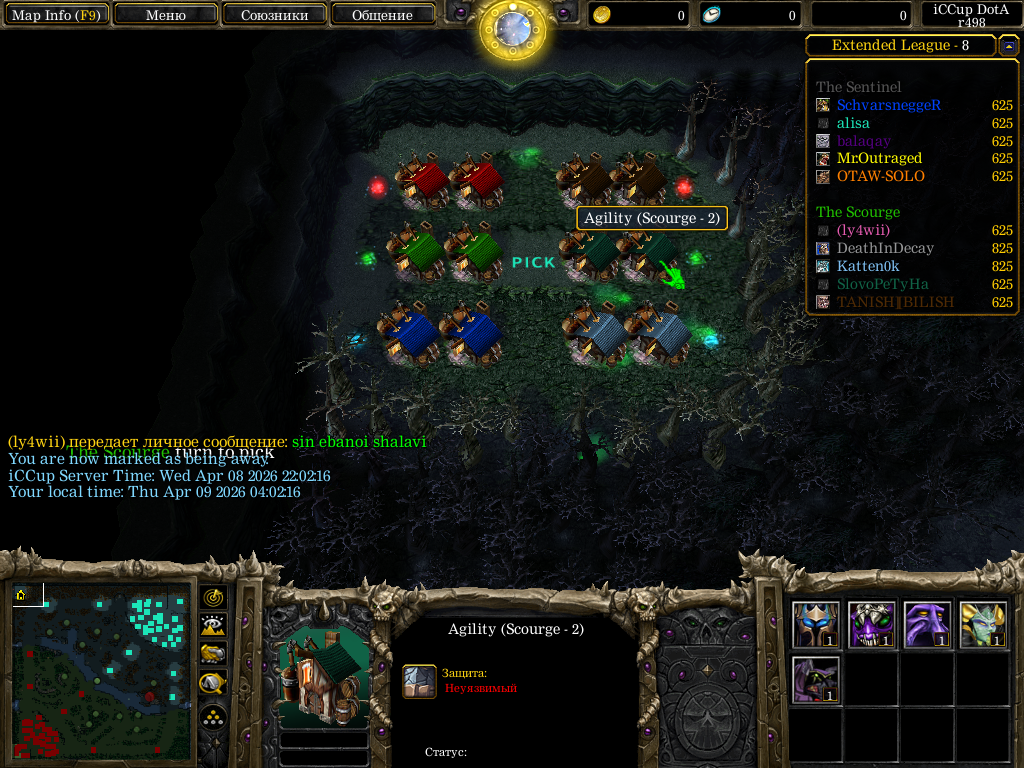Toggle minimap terrain display with eye icon
This screenshot has height=768, width=1024.
[x=213, y=626]
